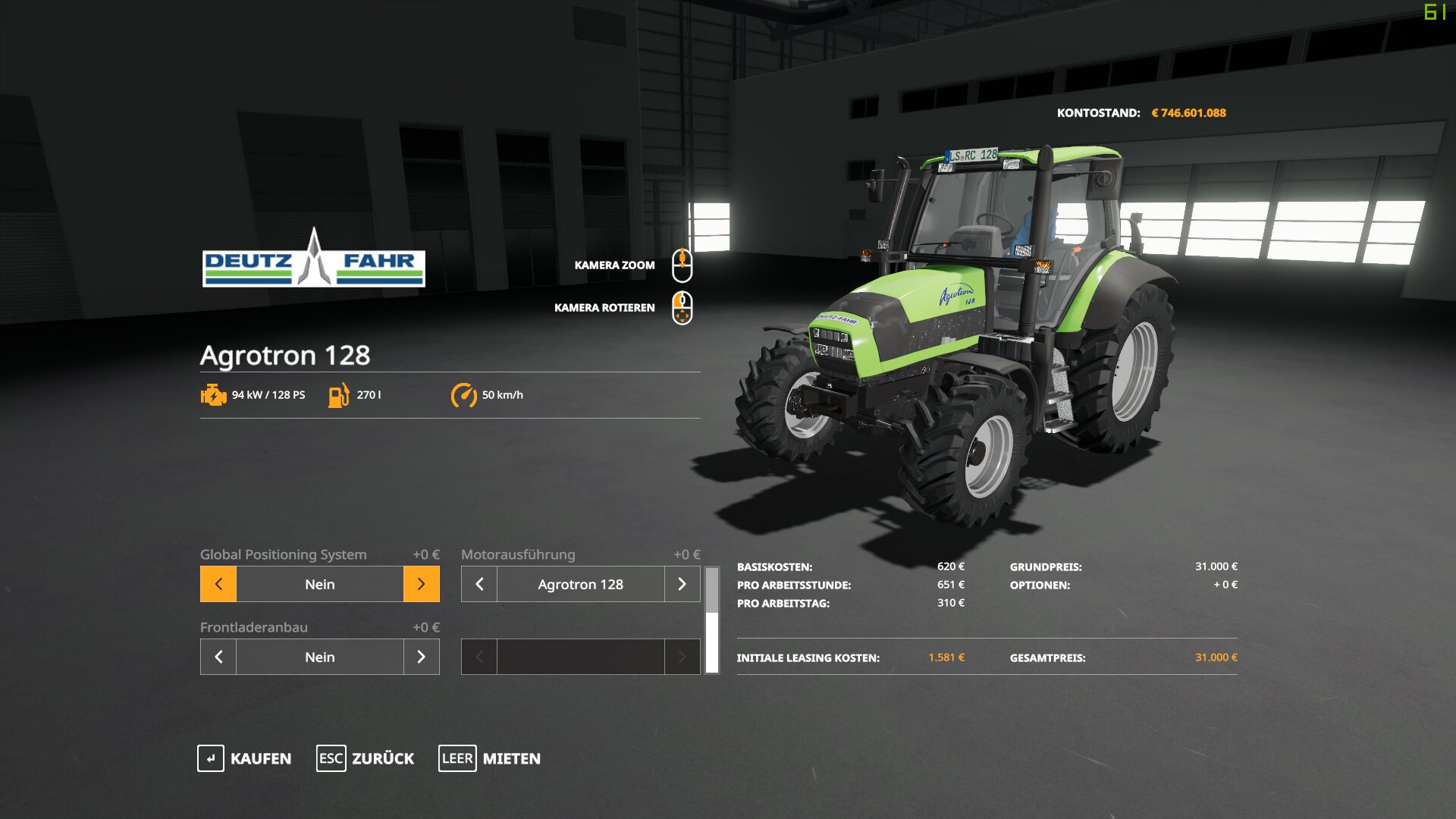Select next Global Positioning System option
This screenshot has width=1456, height=819.
click(421, 584)
